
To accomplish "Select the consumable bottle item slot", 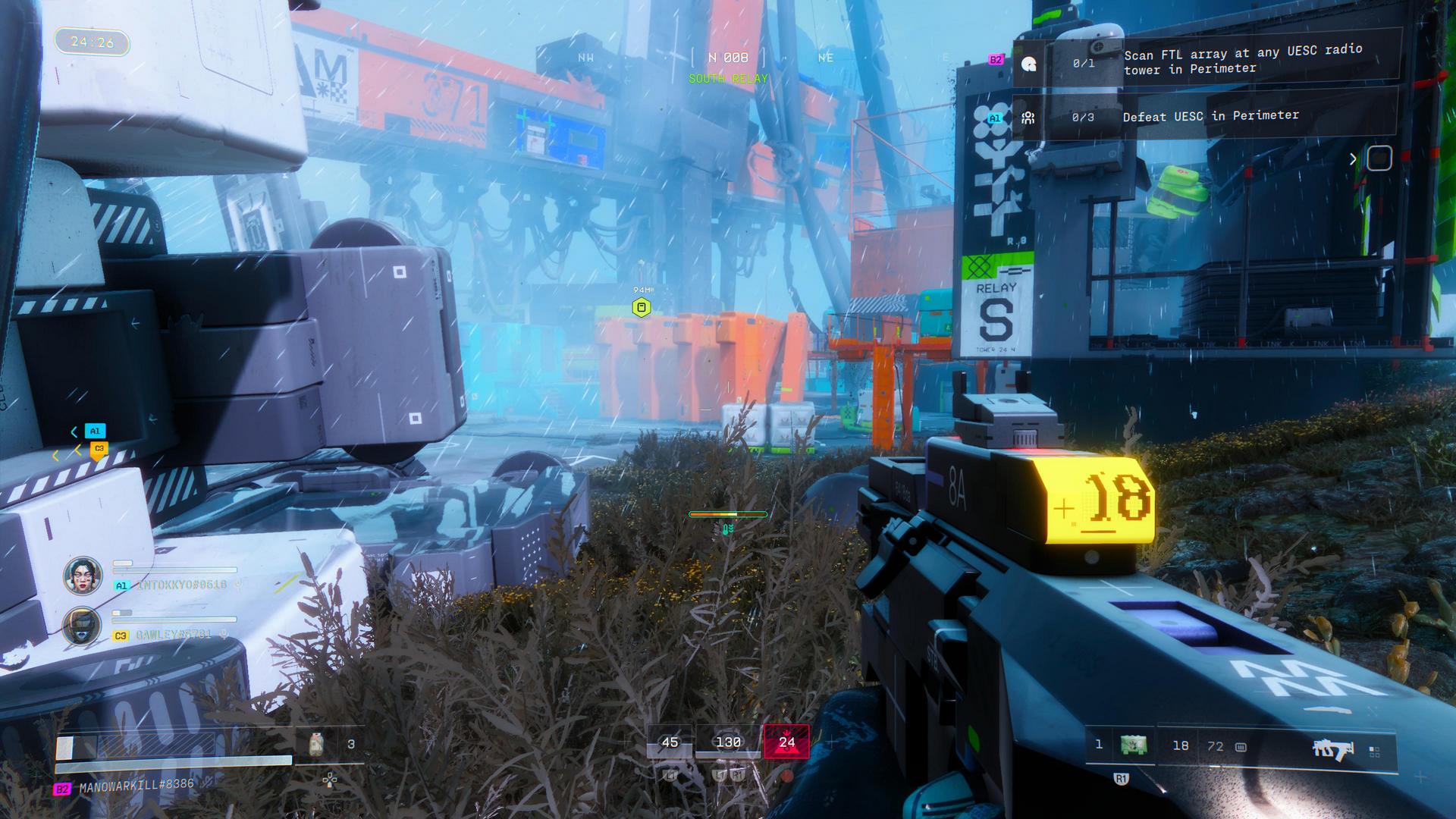I will pos(317,745).
